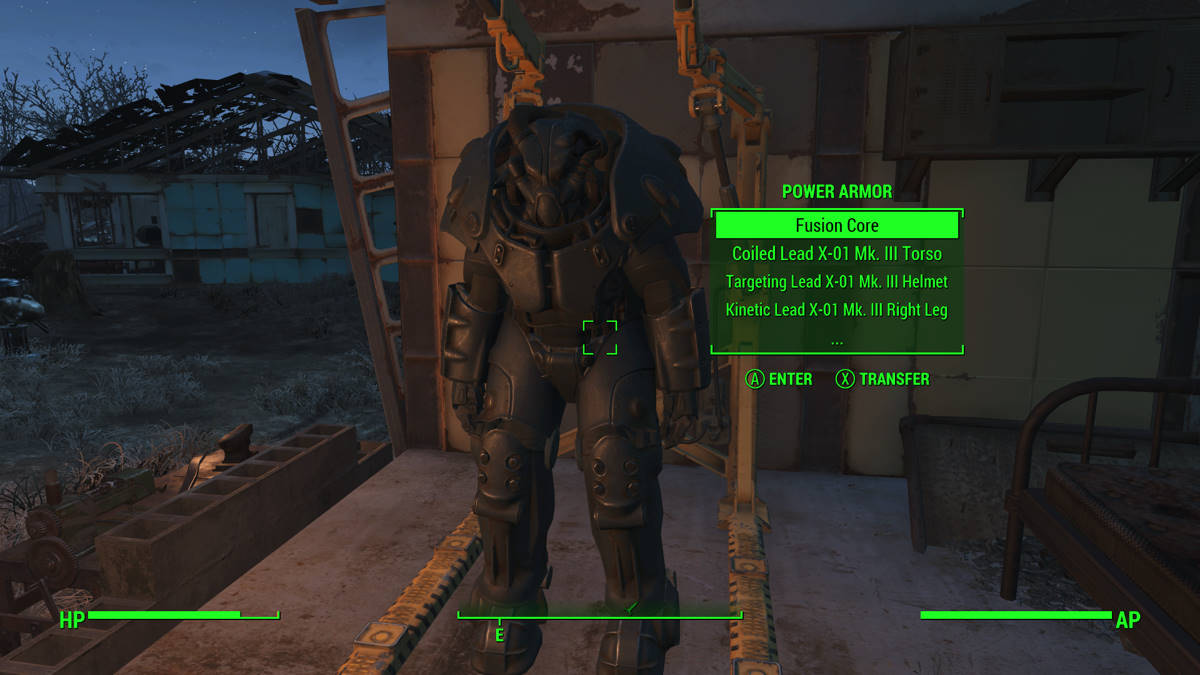Expand the ellipsis for more armor items
1200x675 pixels.
836,338
